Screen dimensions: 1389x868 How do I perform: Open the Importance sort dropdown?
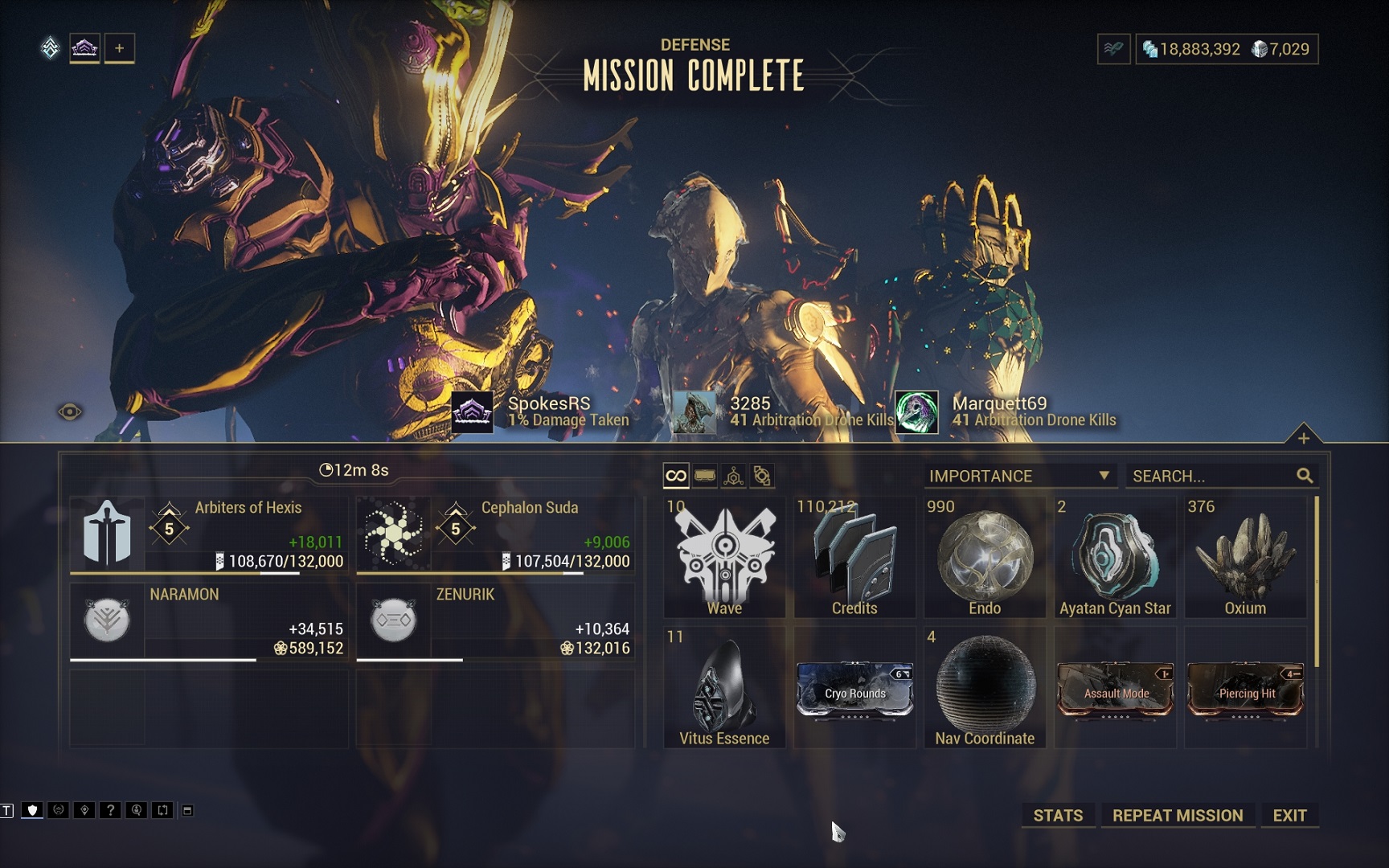tap(1019, 476)
